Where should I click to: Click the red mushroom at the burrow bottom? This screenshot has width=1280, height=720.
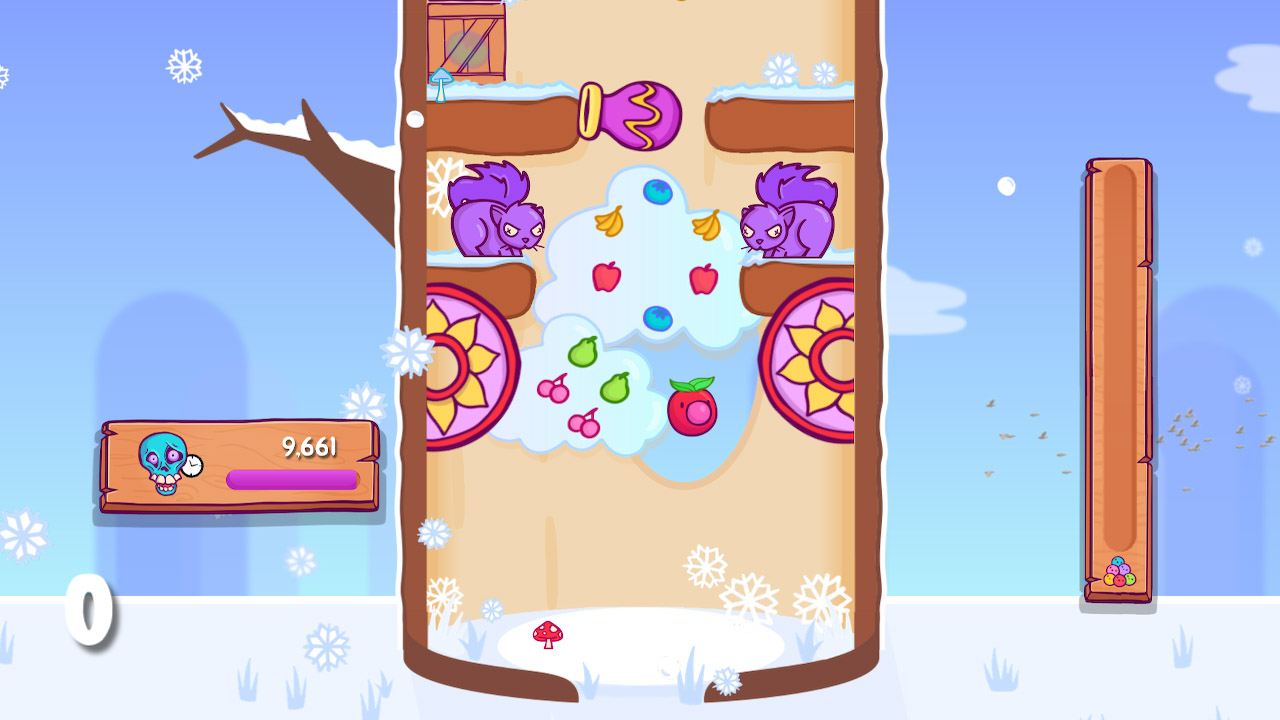point(550,634)
